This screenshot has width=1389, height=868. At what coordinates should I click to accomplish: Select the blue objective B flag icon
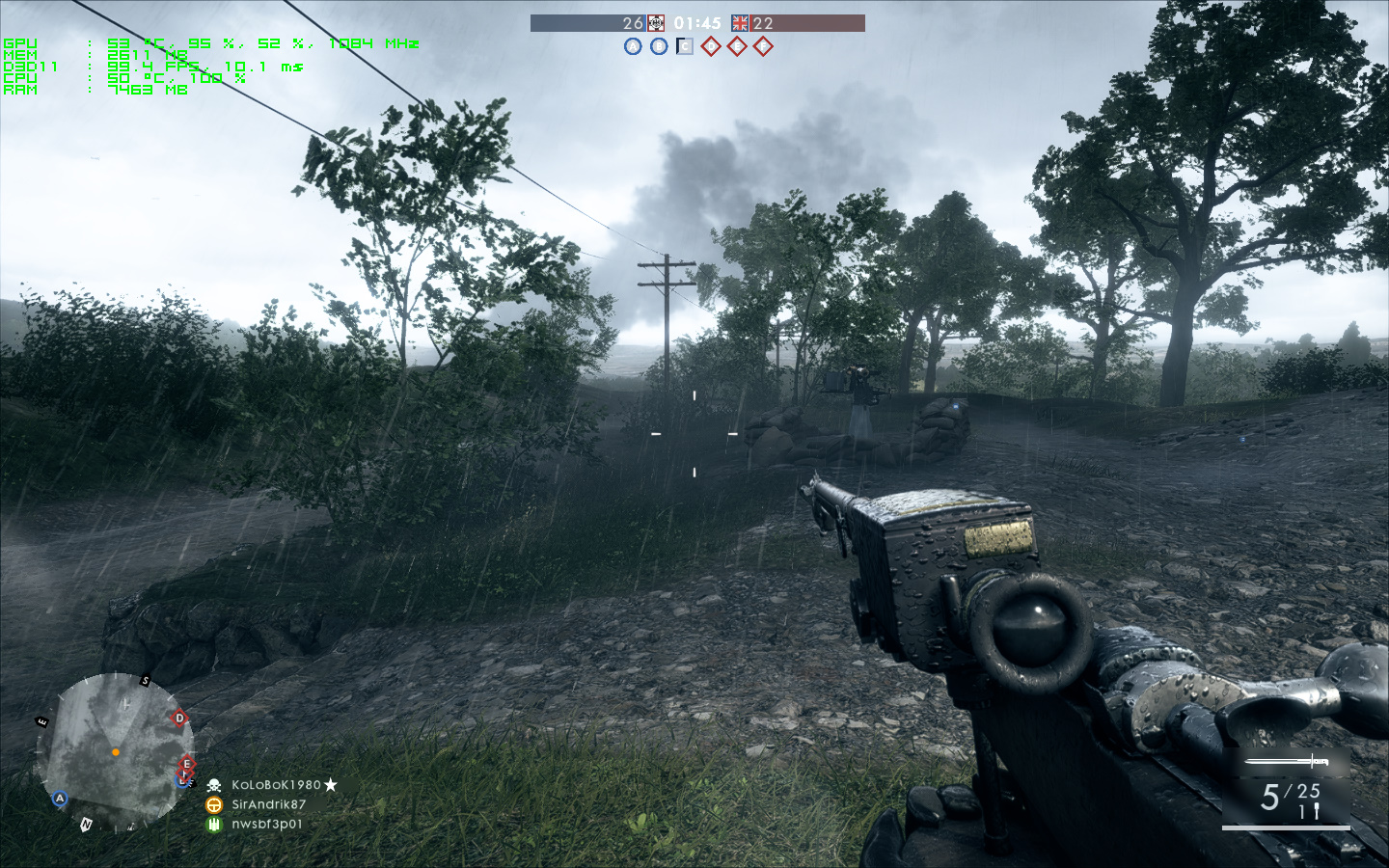tap(659, 46)
